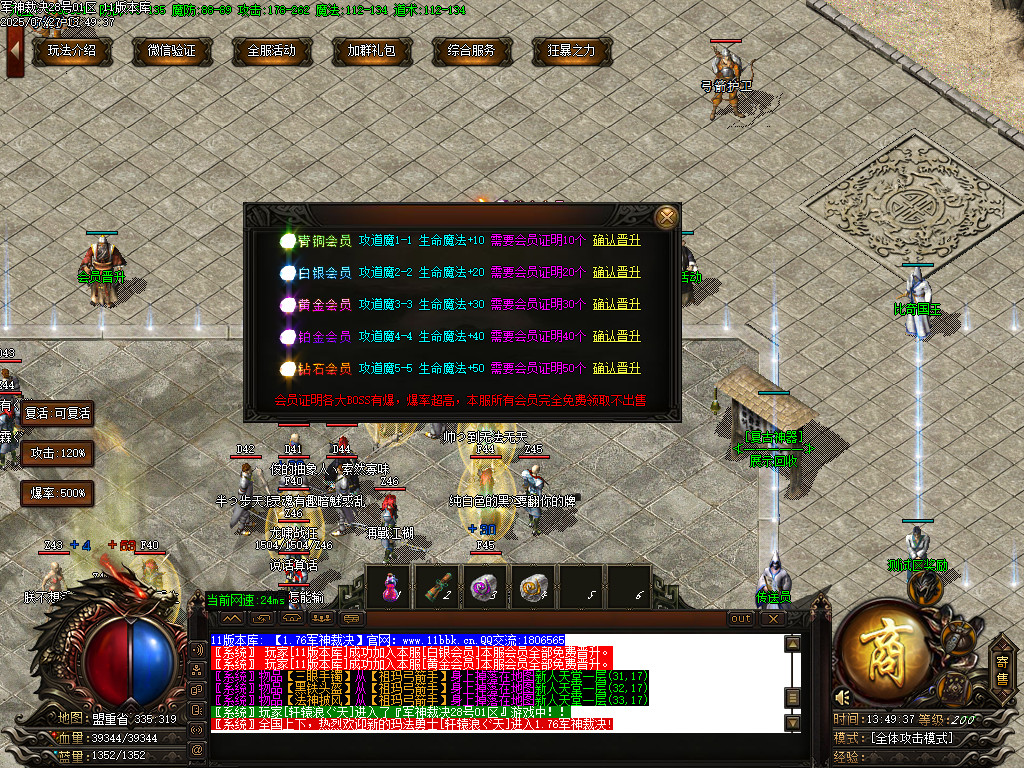
Task: Confirm upgrade to 白银会员
Action: pos(616,273)
